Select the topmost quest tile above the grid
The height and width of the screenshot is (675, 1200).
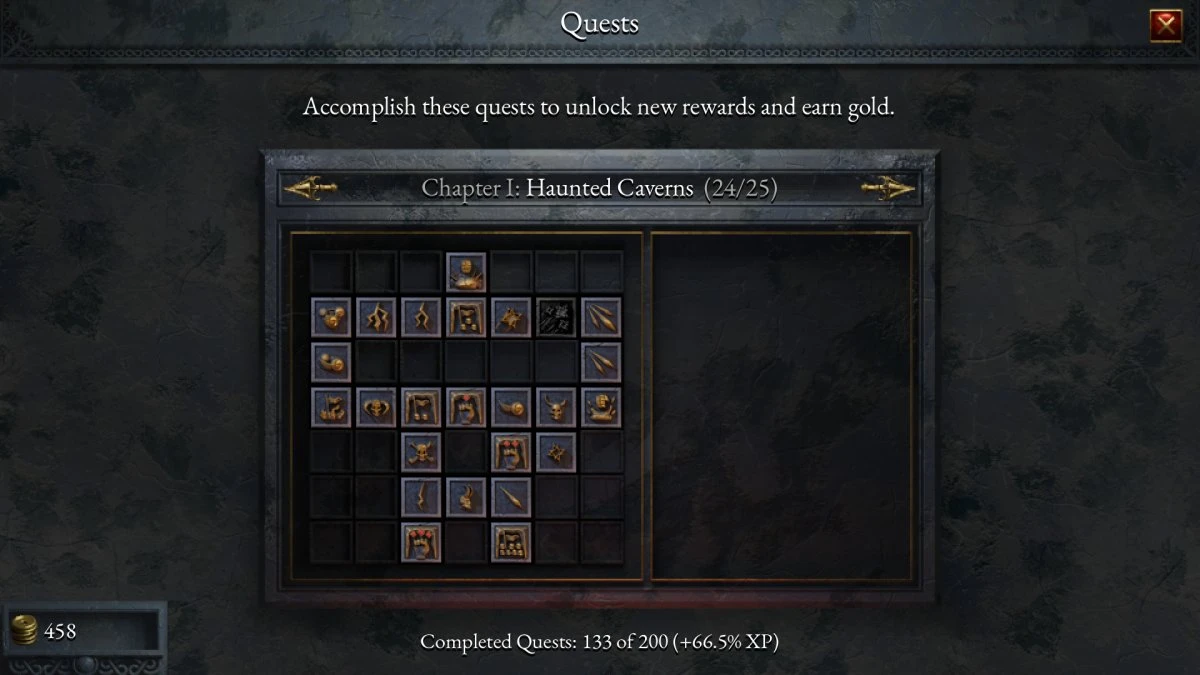click(x=466, y=272)
